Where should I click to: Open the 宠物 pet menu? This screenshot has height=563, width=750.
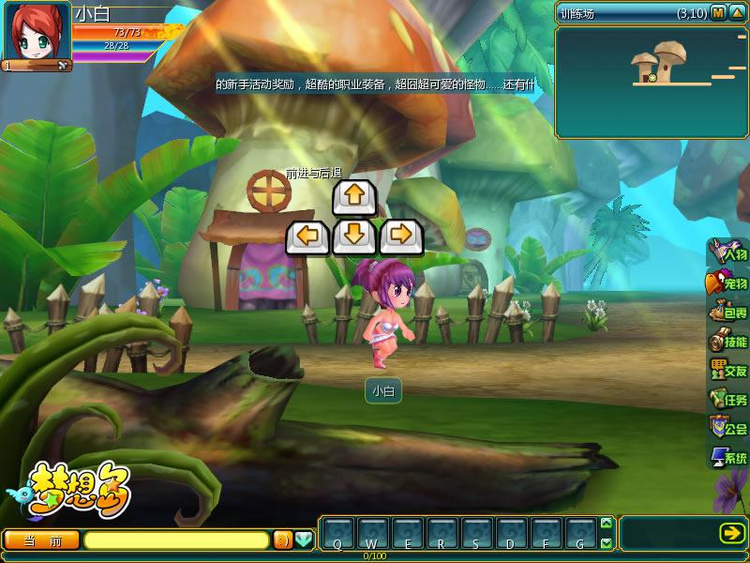tap(728, 283)
